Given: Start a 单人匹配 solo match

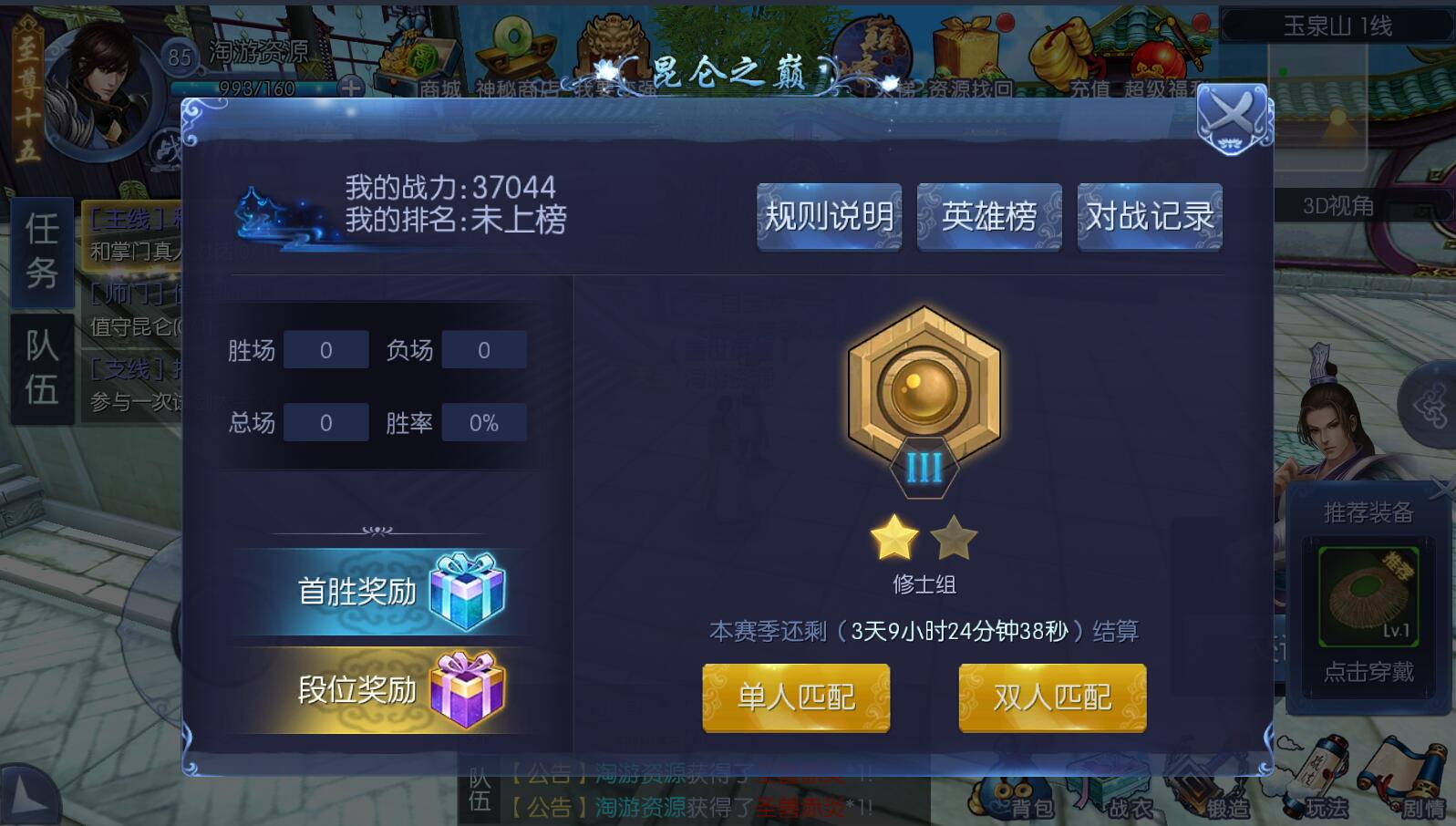Looking at the screenshot, I should coord(796,697).
